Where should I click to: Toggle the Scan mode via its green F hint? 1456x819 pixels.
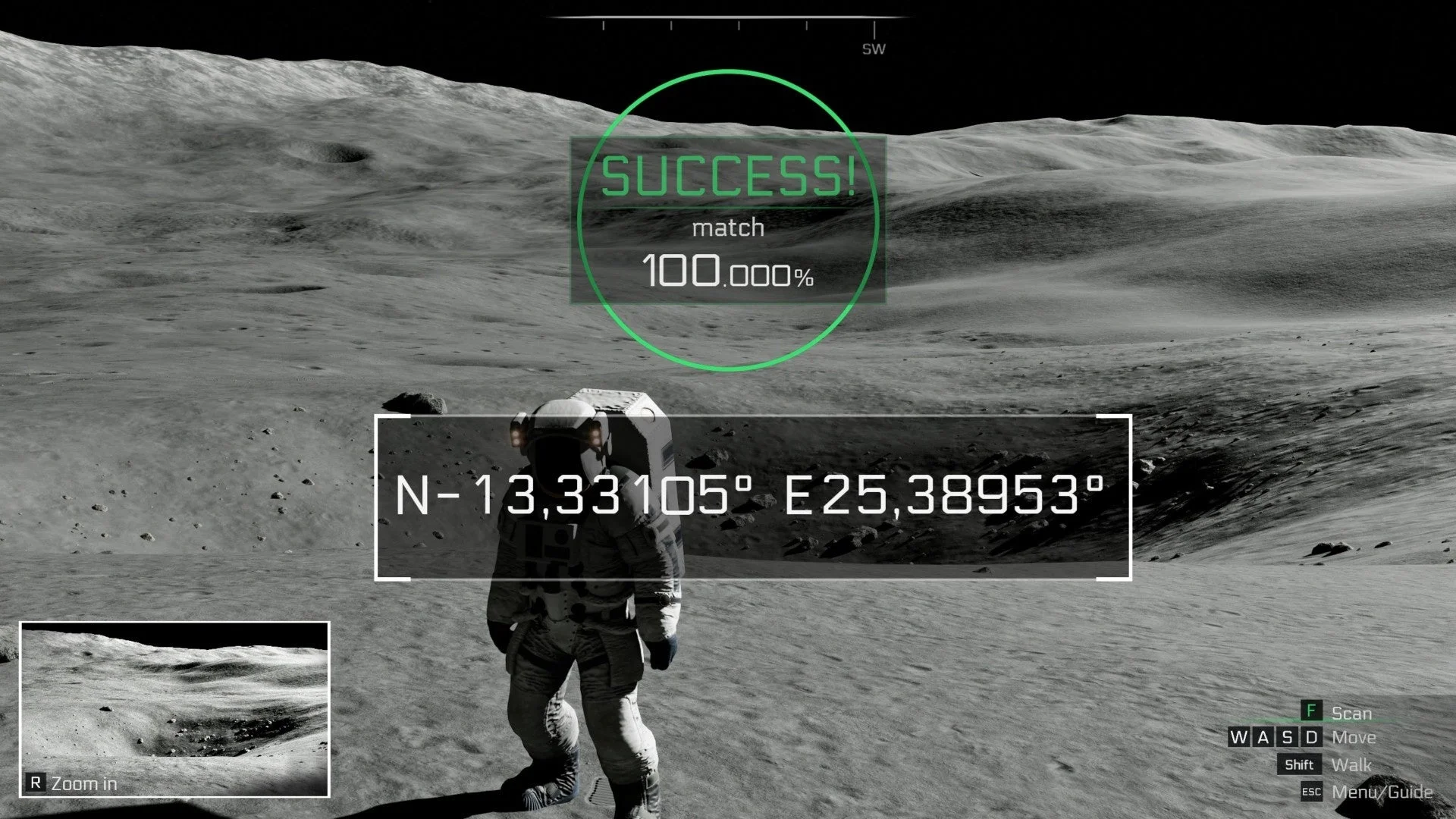(x=1310, y=711)
